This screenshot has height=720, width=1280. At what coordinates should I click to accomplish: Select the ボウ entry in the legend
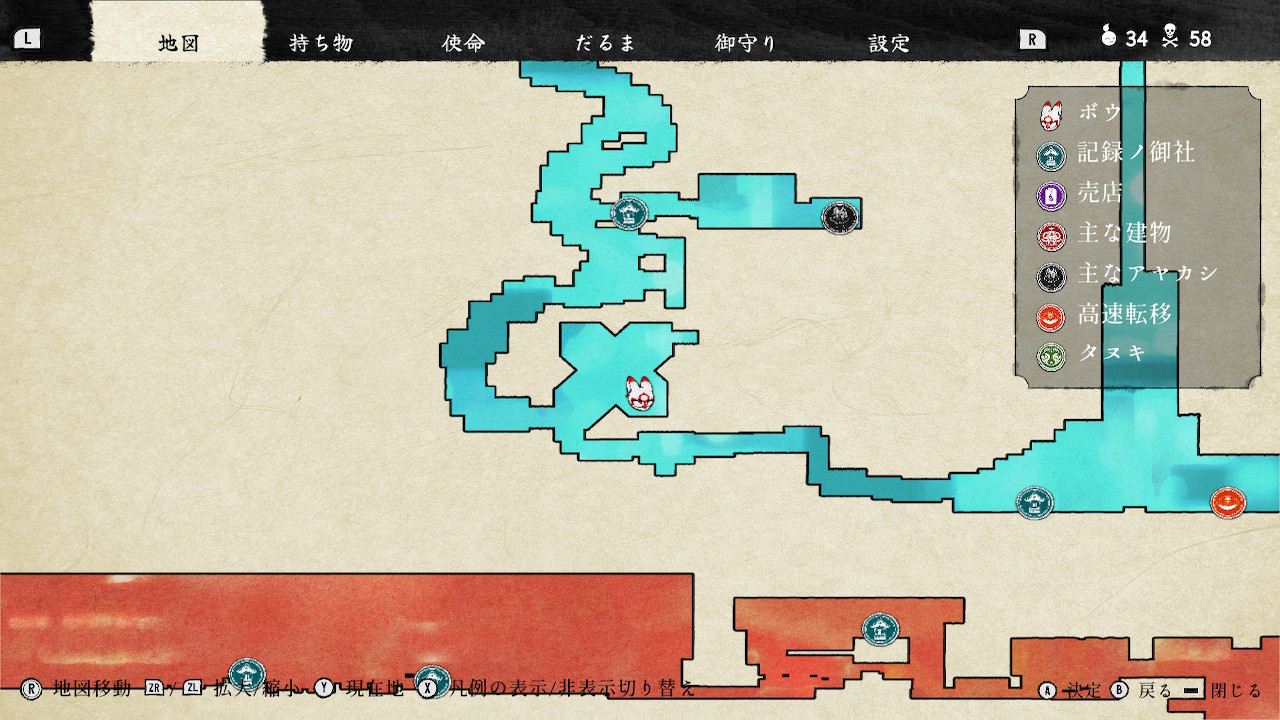[x=1100, y=113]
